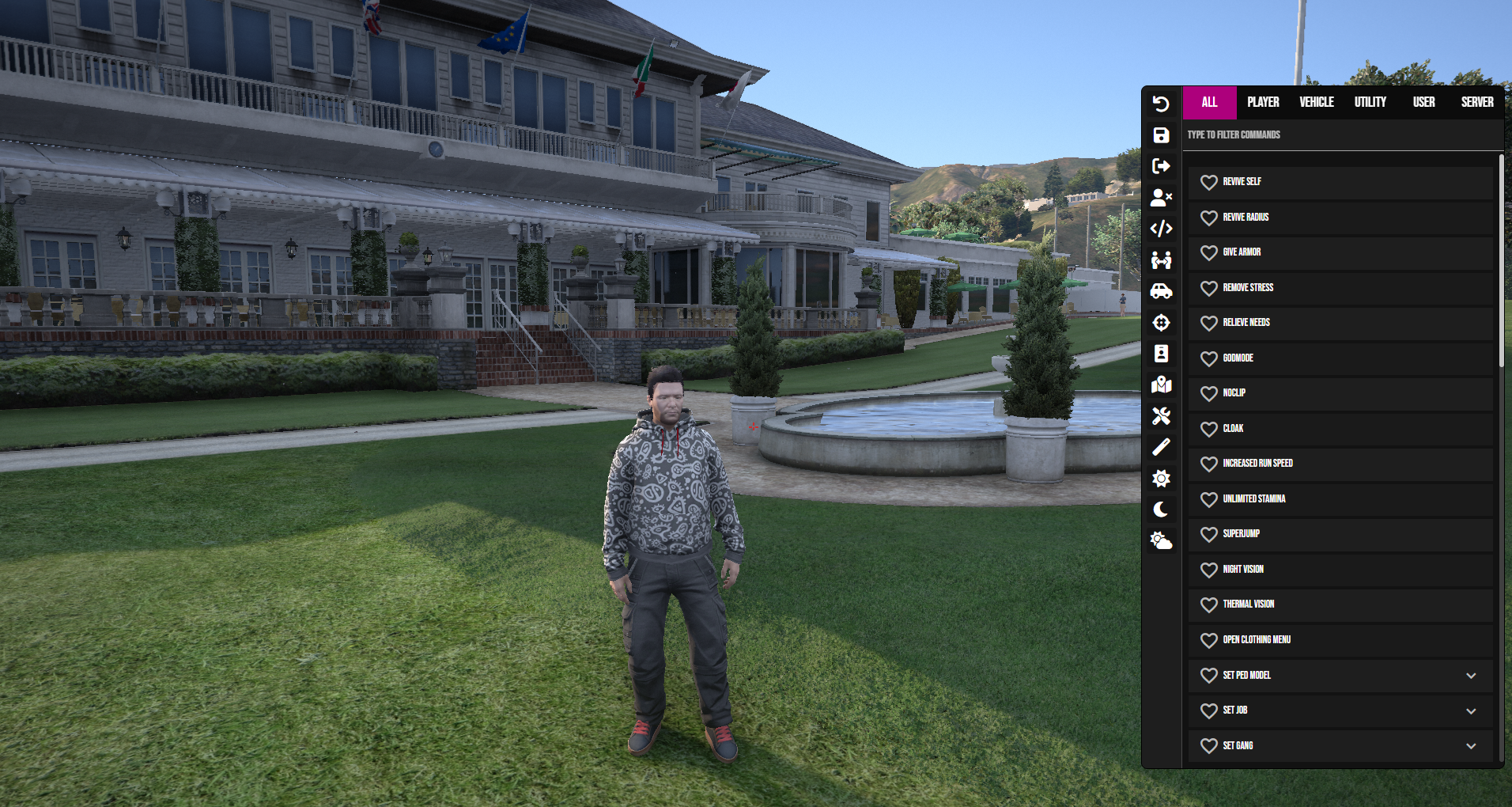This screenshot has width=1512, height=807.
Task: Favorite the Noclip command
Action: (x=1209, y=393)
